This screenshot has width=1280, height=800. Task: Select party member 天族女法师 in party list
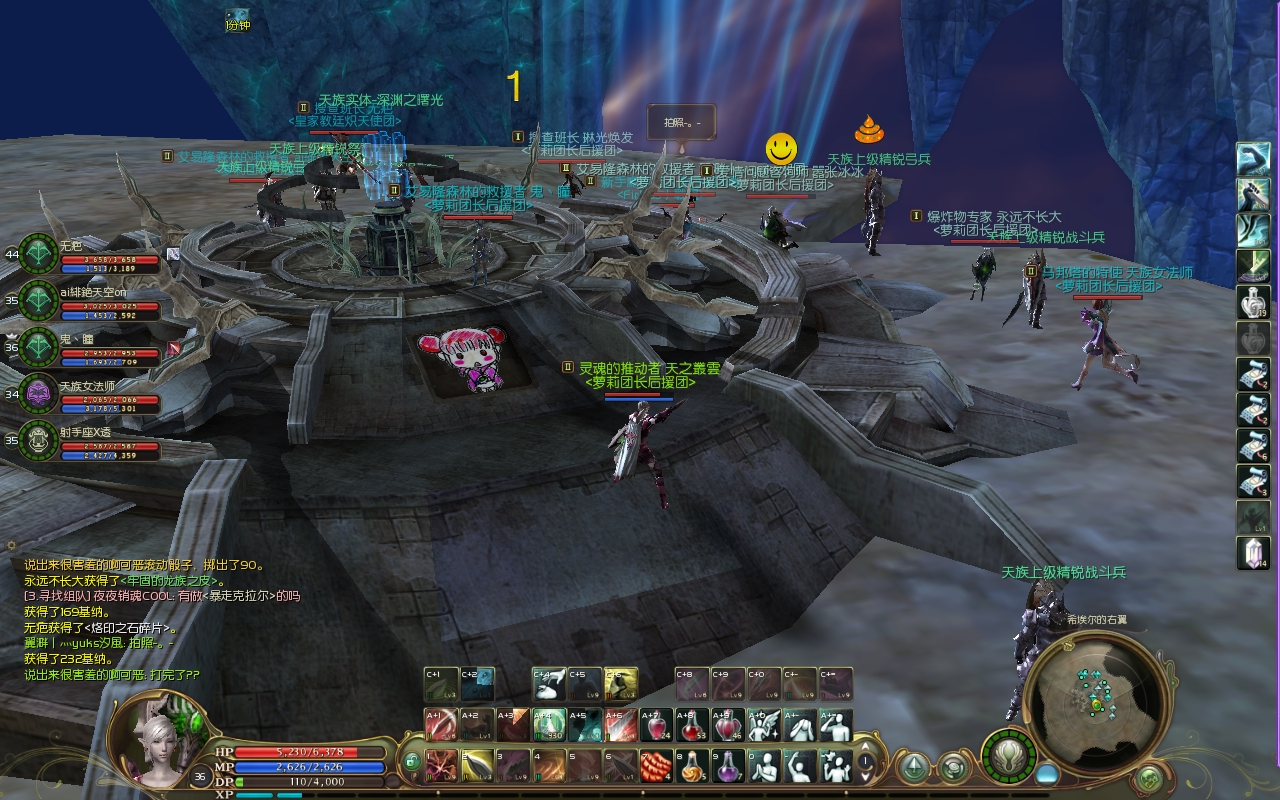pos(40,393)
